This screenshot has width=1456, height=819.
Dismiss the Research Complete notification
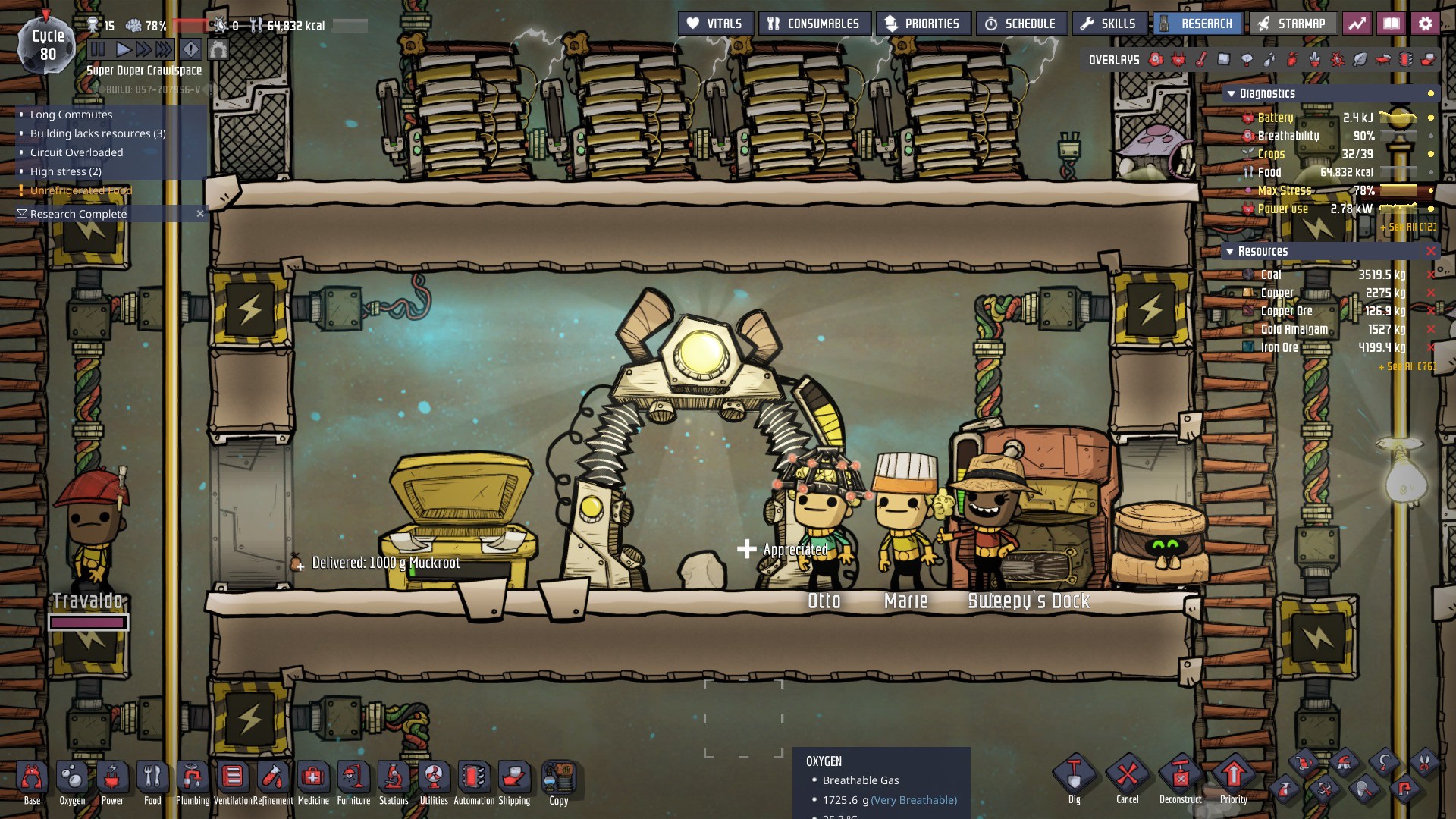[x=200, y=214]
